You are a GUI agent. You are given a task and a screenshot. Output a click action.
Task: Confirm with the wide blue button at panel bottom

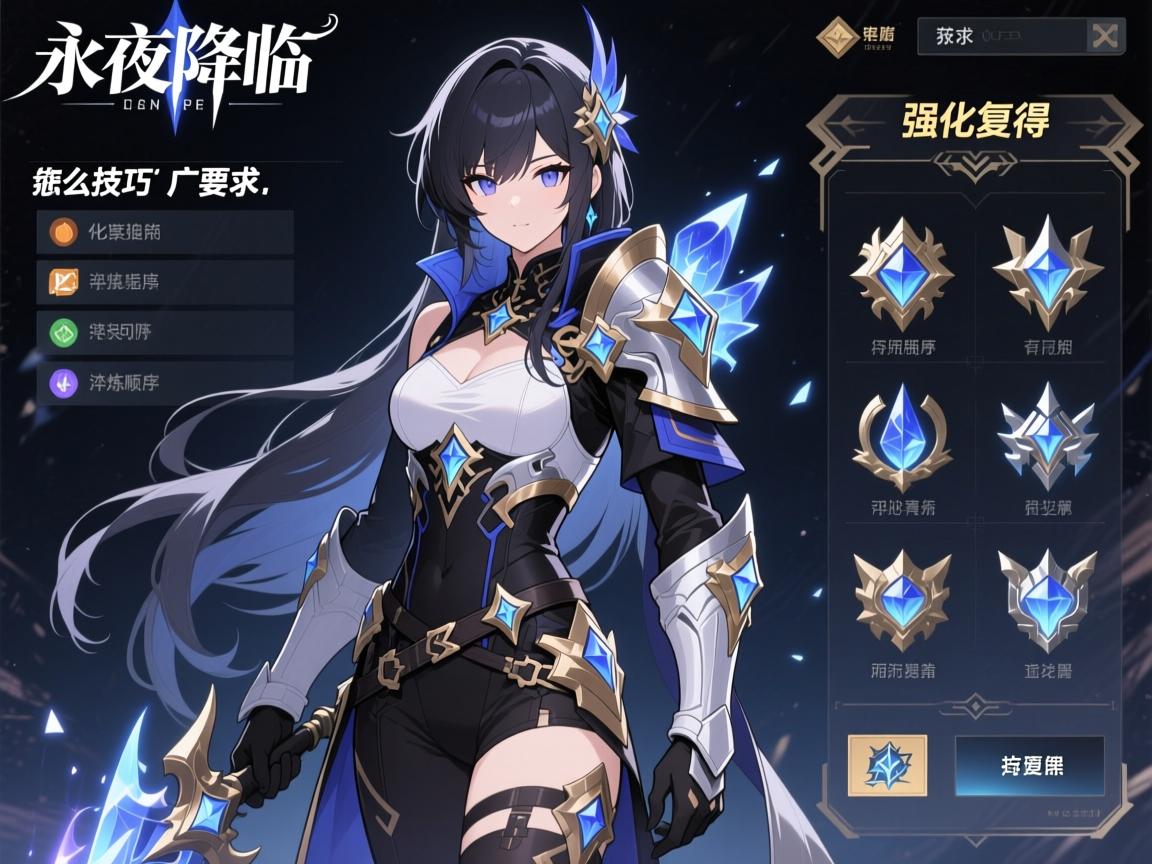[1030, 766]
